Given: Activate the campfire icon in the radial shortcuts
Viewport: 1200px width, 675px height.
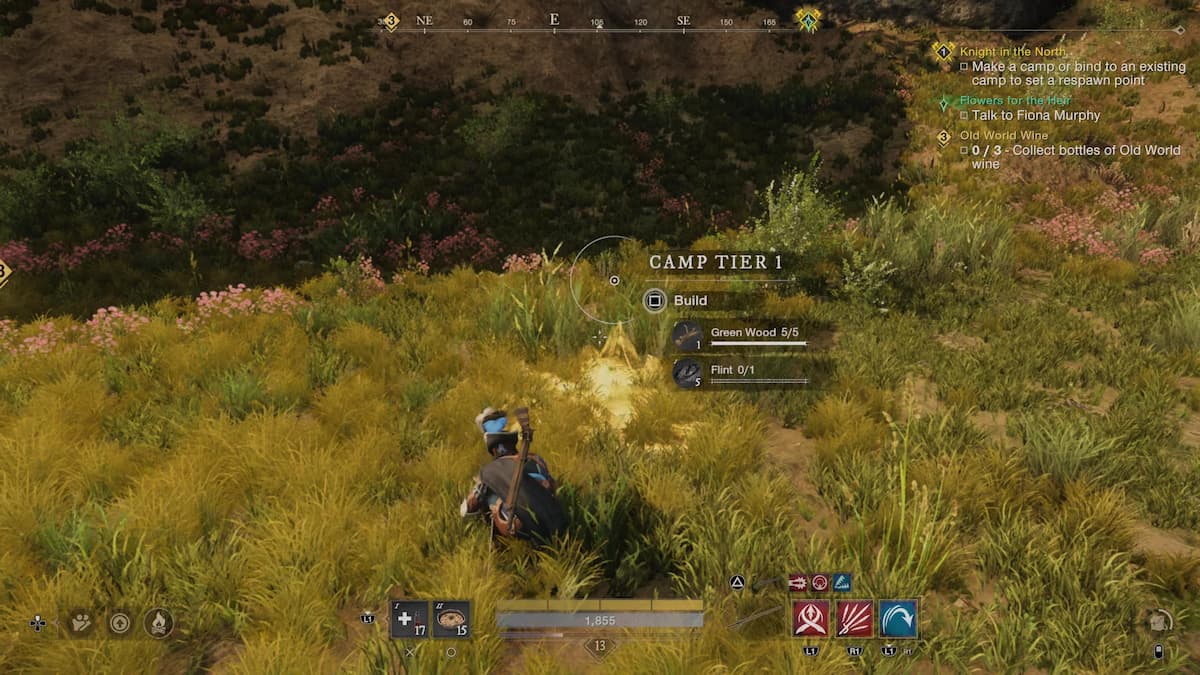Looking at the screenshot, I should pyautogui.click(x=158, y=623).
